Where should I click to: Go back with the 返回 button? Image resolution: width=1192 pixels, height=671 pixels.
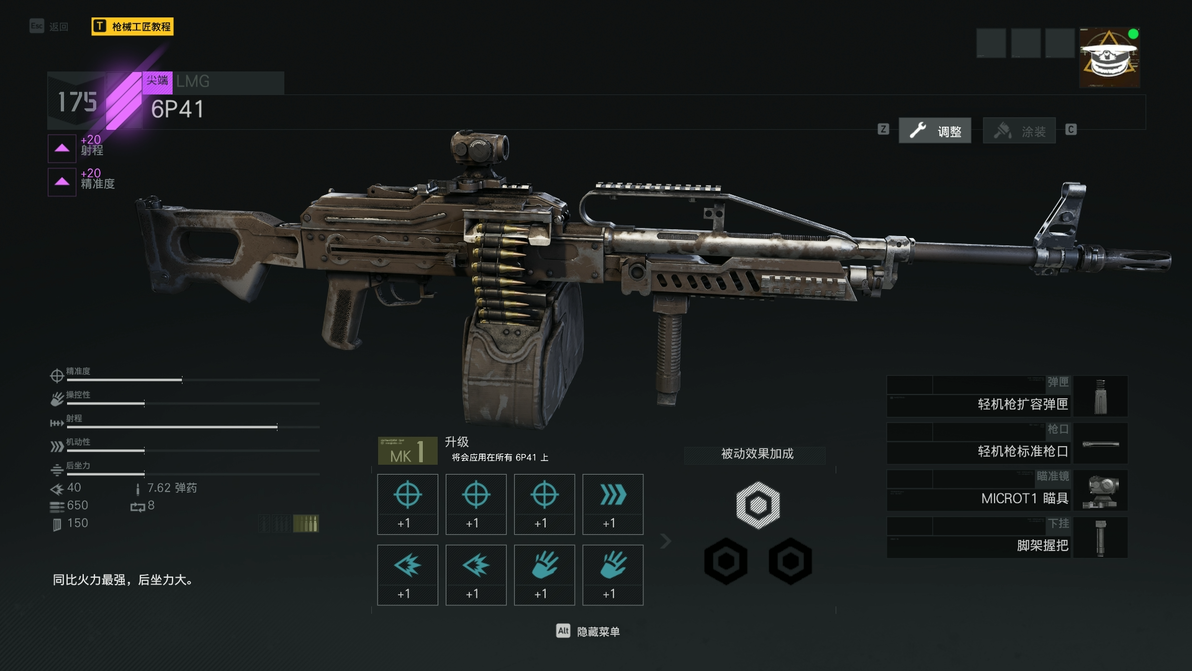(50, 27)
